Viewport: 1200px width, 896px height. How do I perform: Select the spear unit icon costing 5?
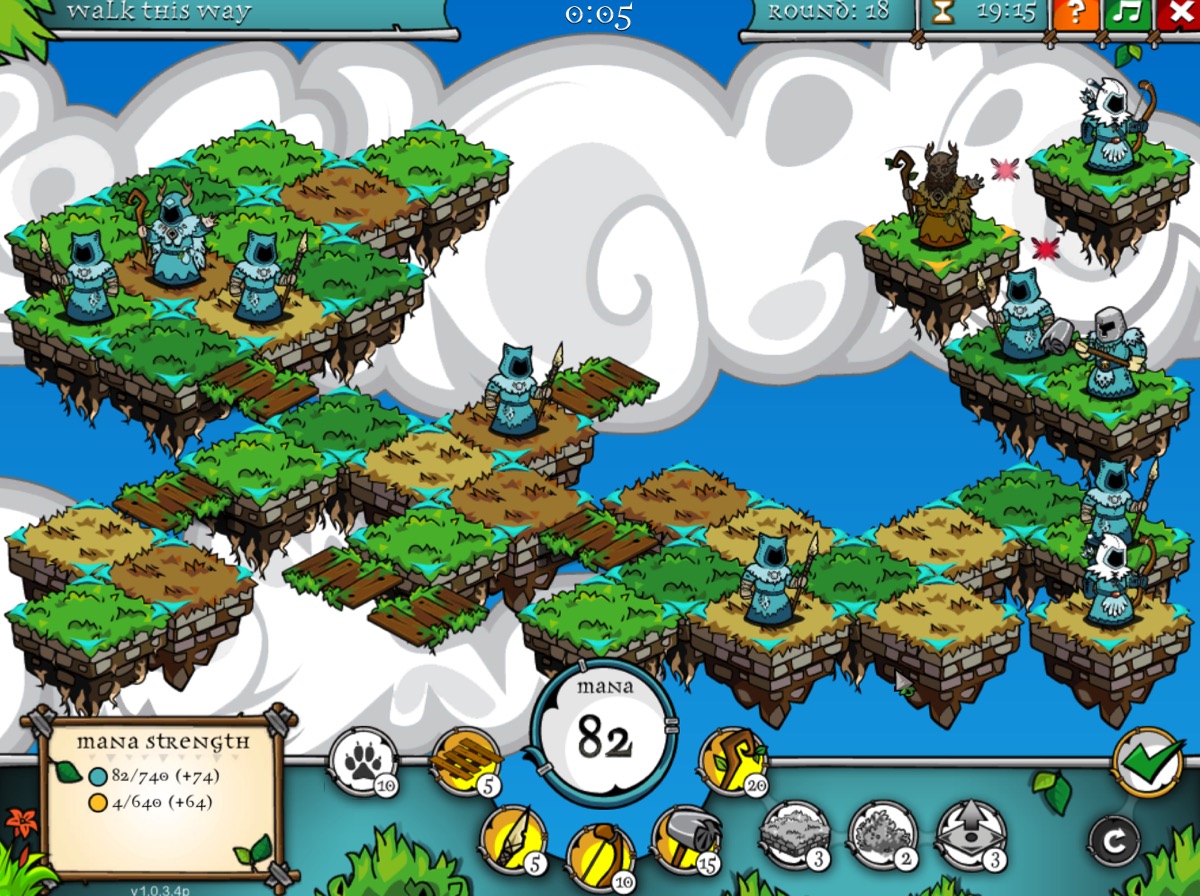coord(513,838)
